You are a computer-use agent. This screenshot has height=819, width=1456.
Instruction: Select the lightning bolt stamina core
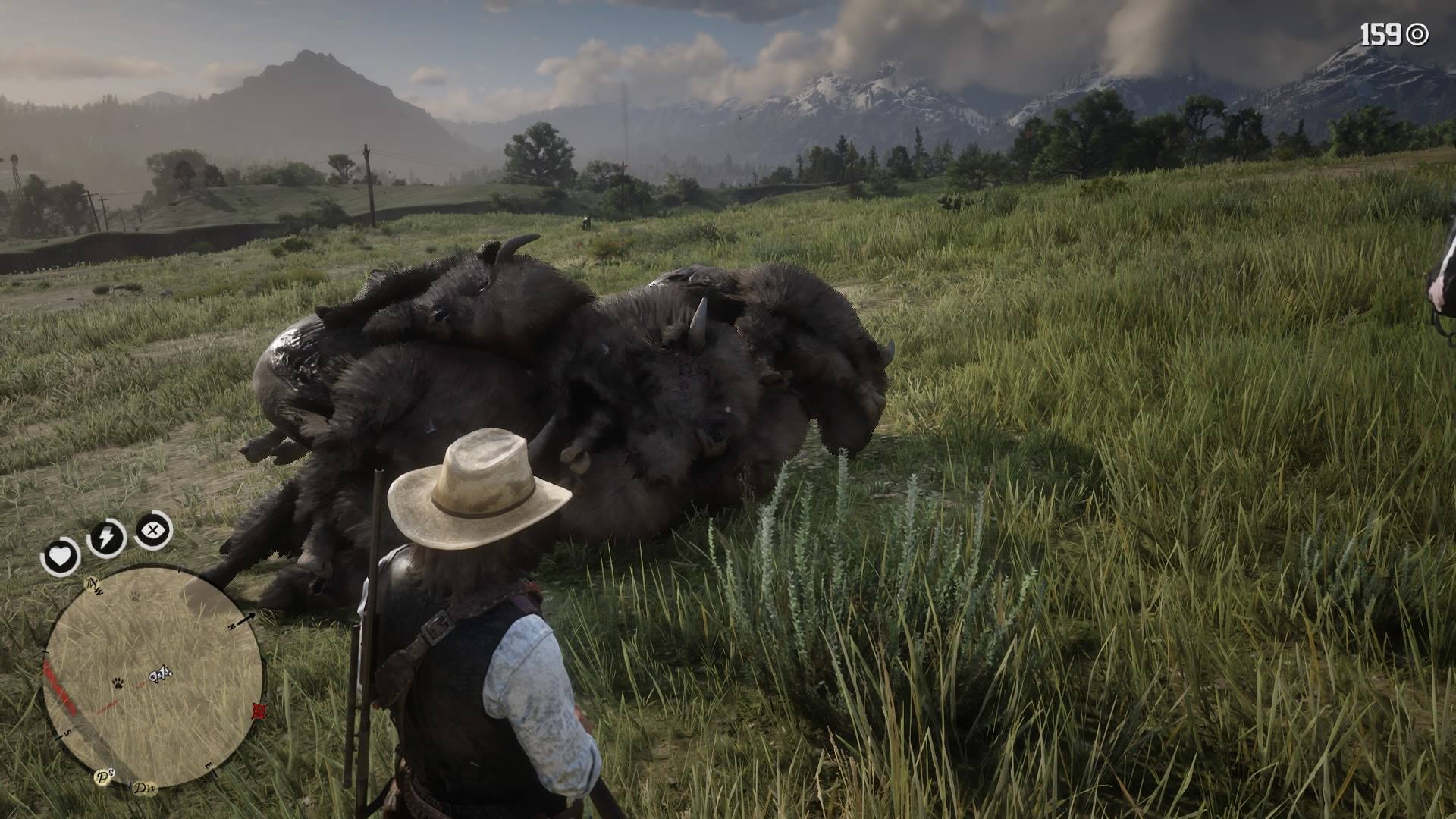pyautogui.click(x=106, y=538)
